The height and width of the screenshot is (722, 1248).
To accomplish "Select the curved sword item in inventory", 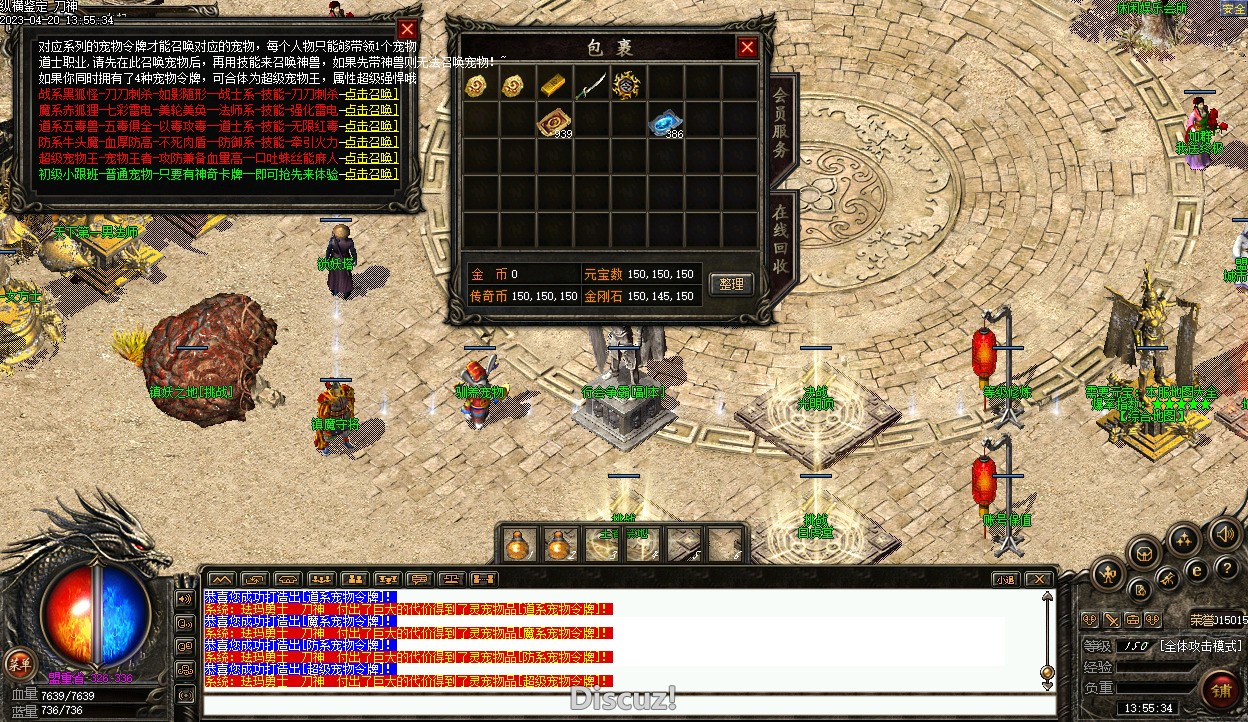I will click(x=590, y=86).
